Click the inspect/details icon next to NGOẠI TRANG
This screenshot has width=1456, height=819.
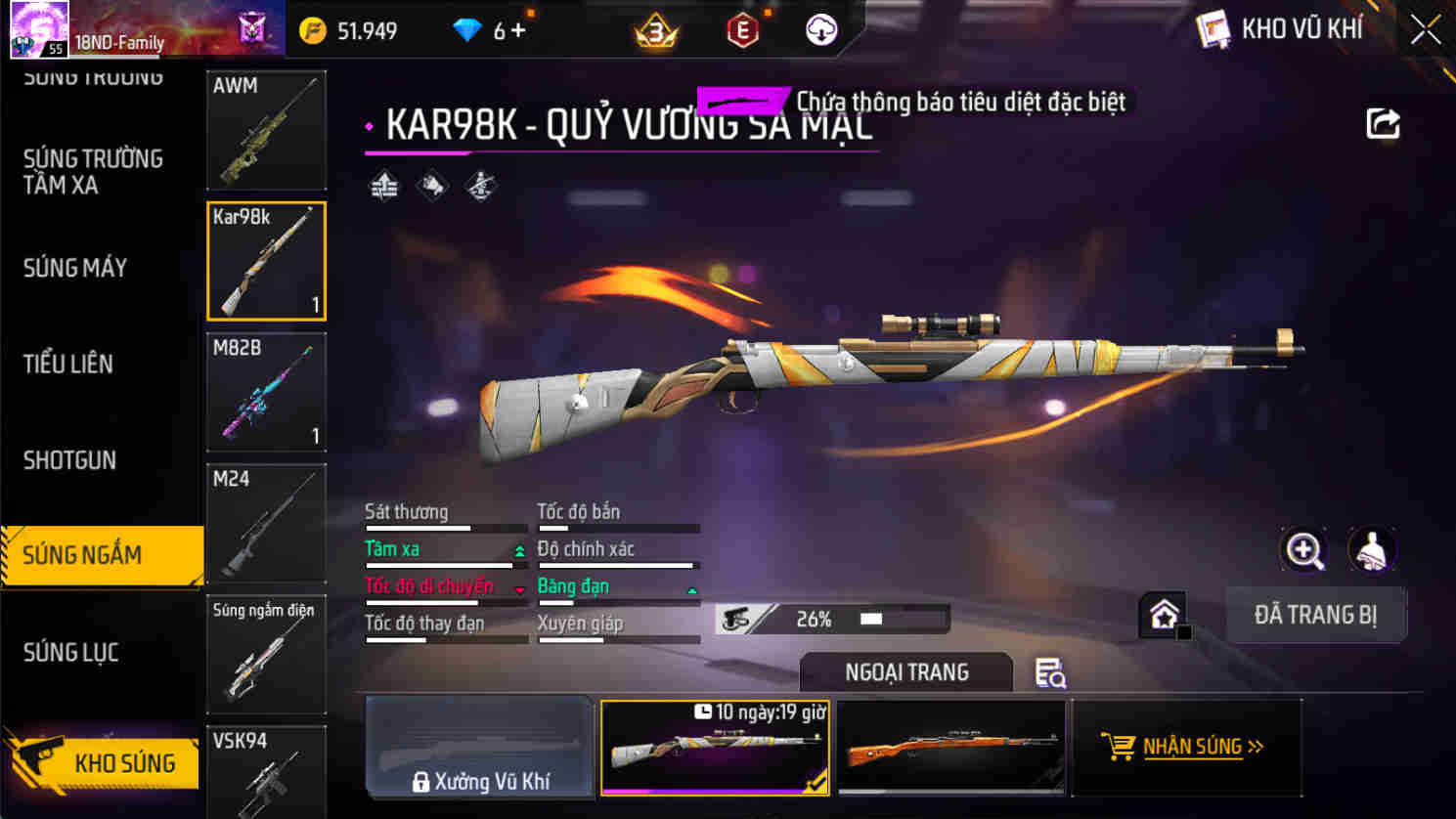point(1049,673)
